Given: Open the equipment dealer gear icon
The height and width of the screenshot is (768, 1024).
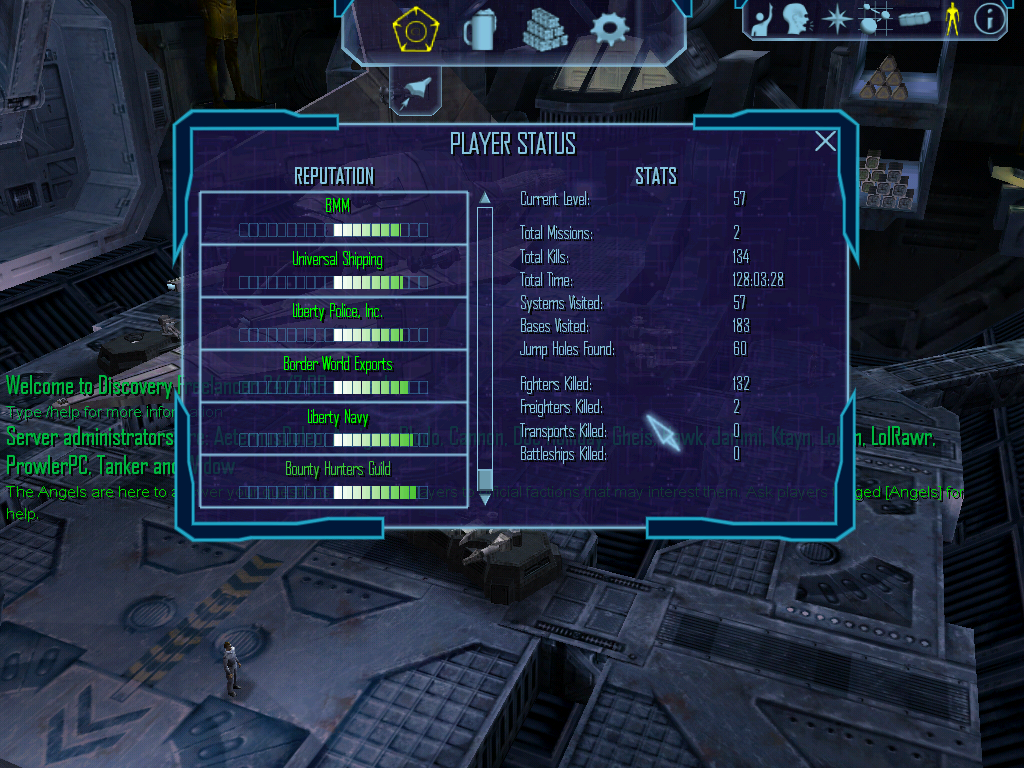Looking at the screenshot, I should [609, 30].
